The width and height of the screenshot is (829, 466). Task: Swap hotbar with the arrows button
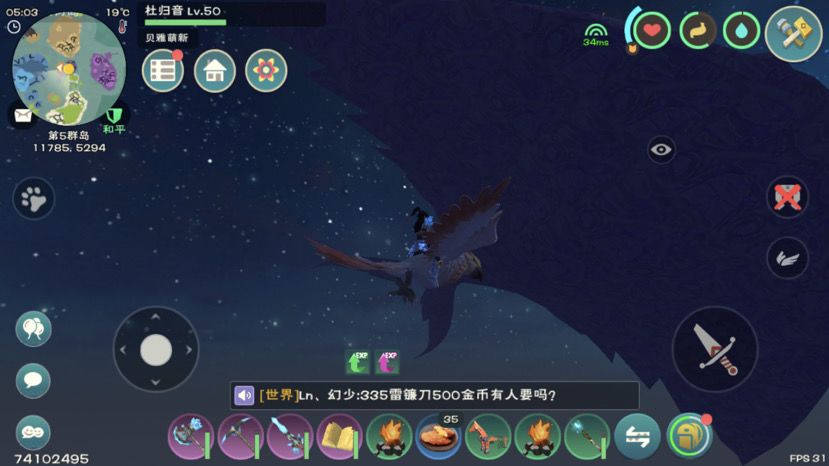click(x=637, y=436)
